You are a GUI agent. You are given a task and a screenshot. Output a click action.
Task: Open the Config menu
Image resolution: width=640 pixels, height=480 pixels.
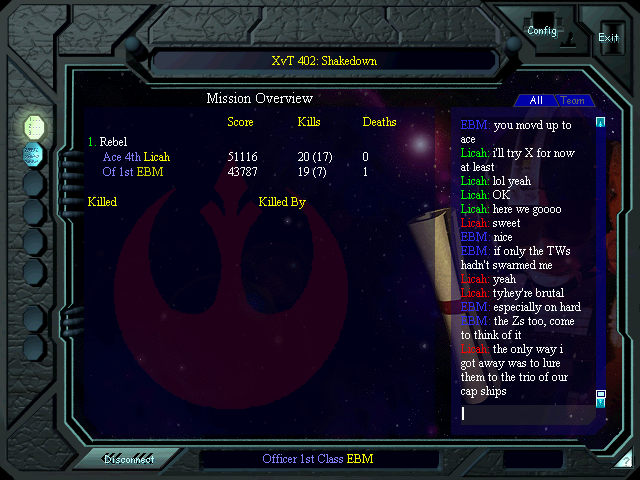coord(542,30)
